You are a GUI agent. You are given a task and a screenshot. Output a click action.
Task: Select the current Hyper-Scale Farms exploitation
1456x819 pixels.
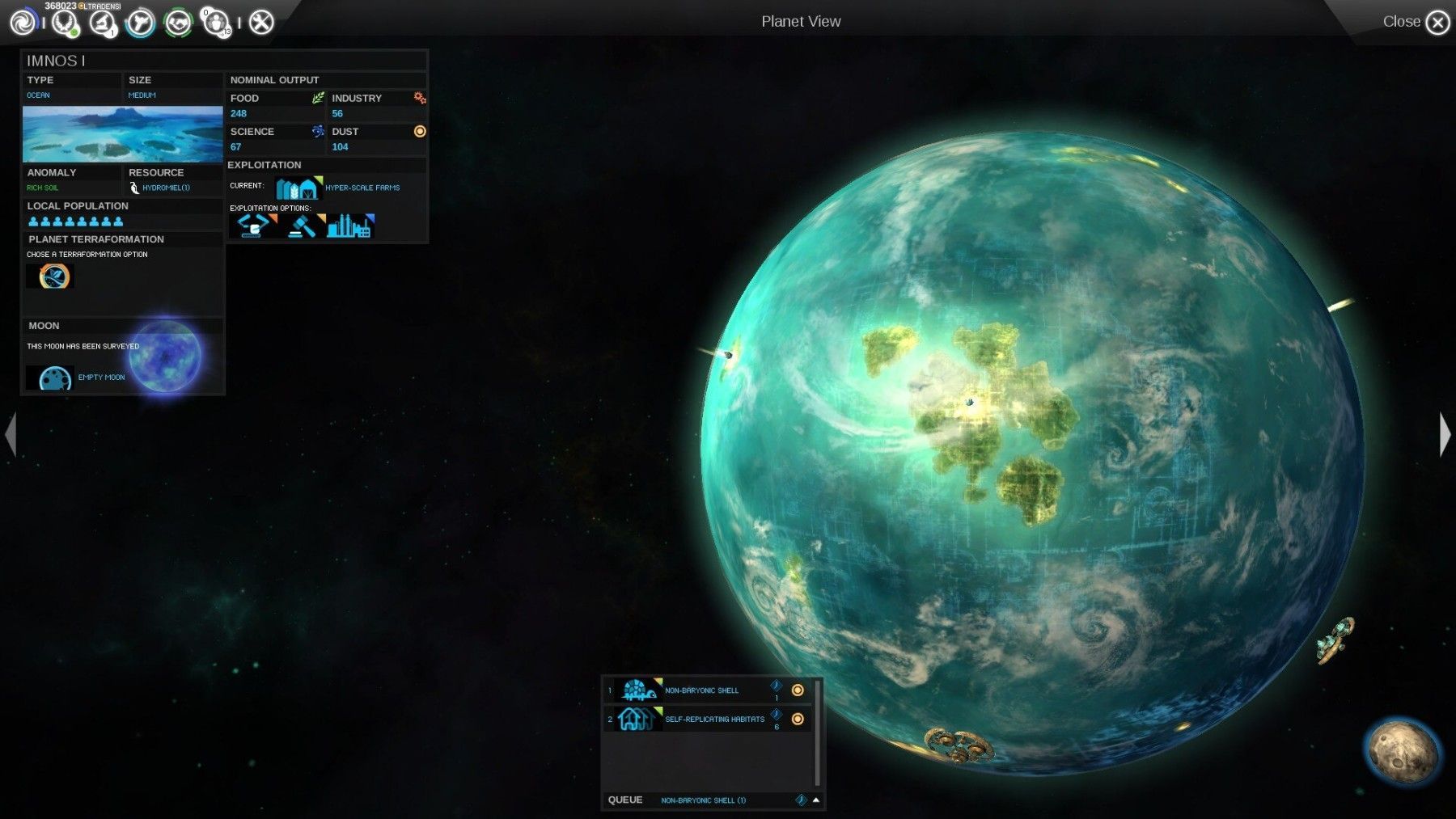[x=297, y=188]
